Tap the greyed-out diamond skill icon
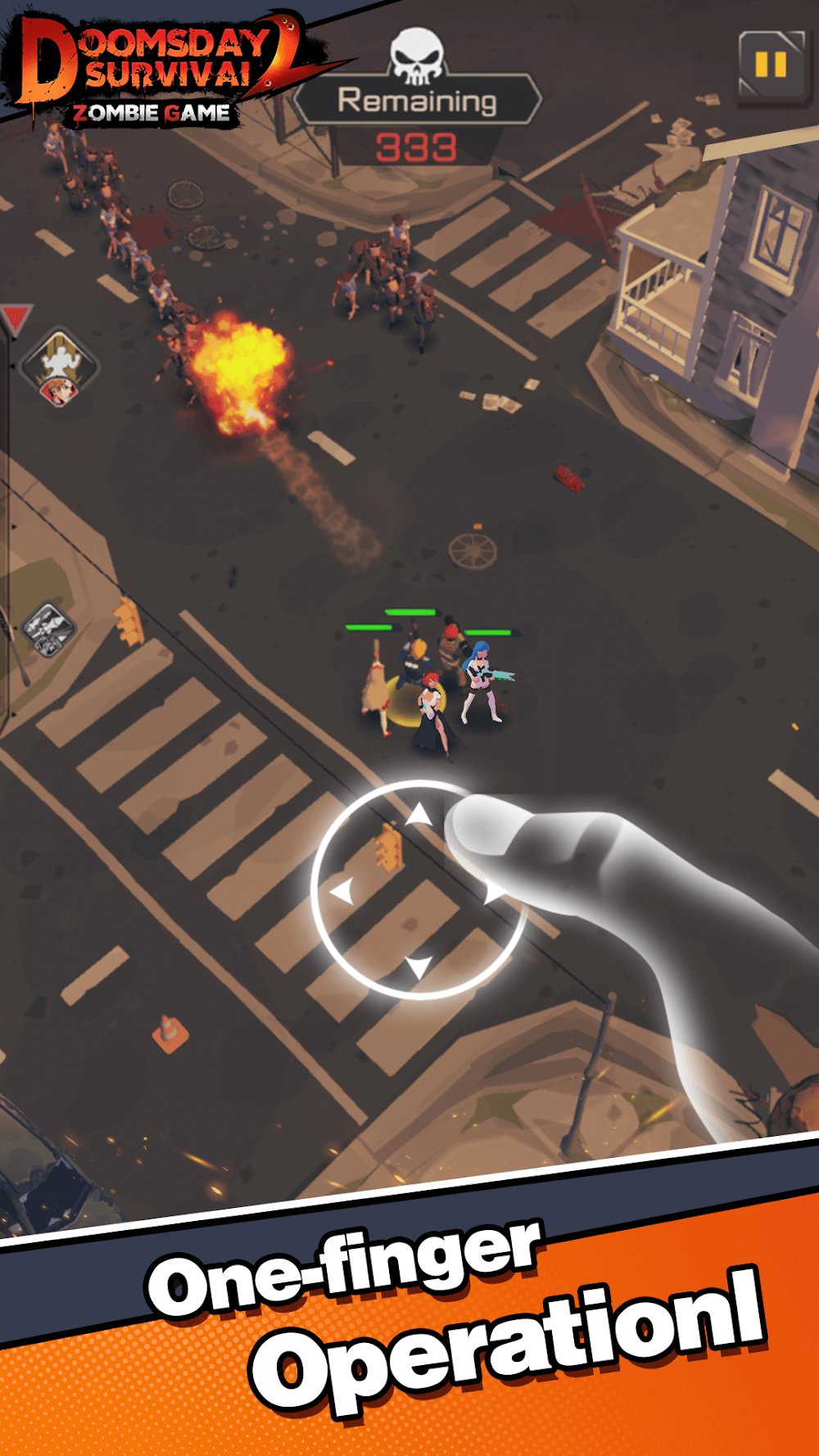The image size is (819, 1456). pos(48,630)
